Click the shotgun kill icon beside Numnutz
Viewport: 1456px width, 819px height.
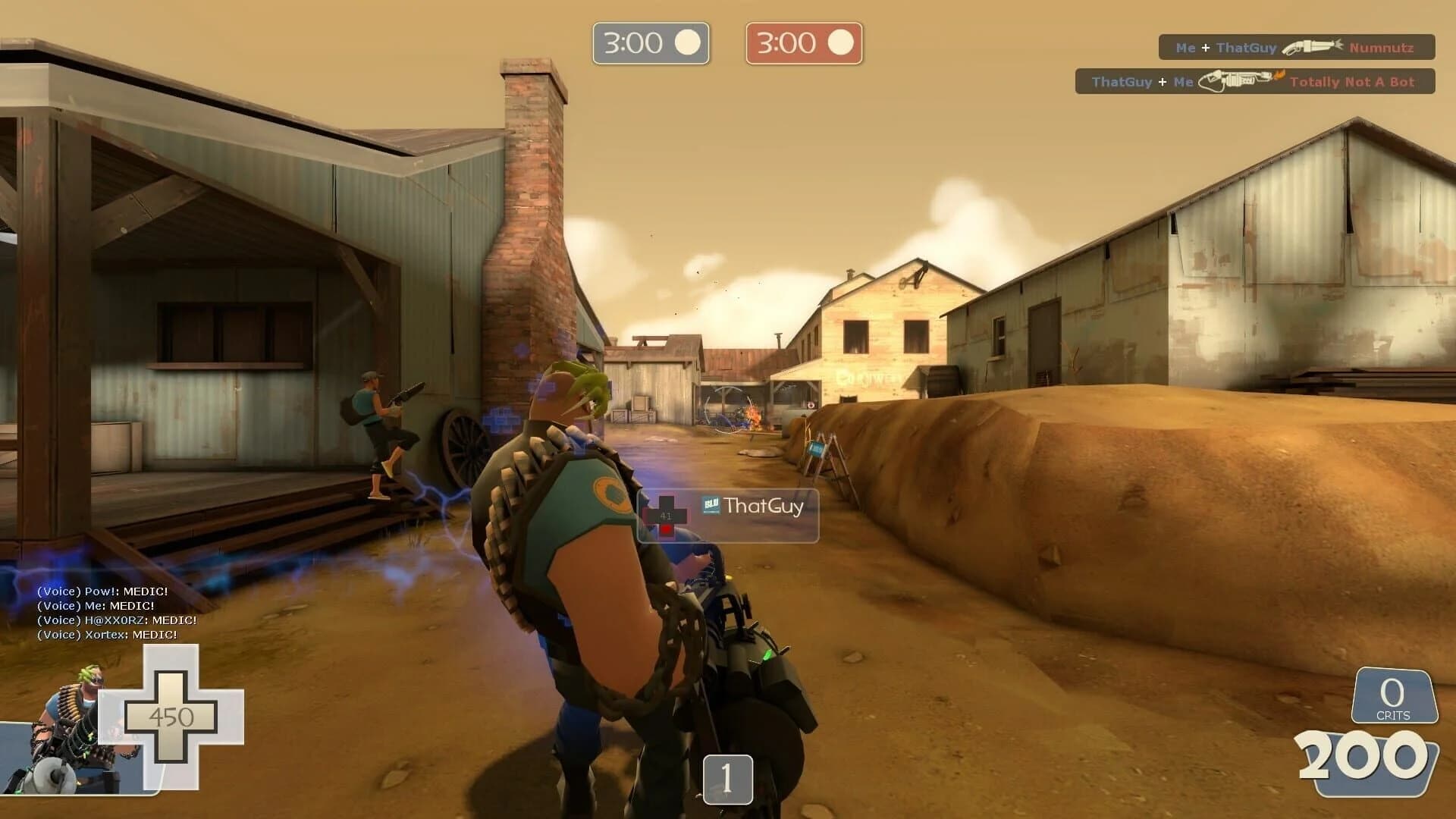(1312, 47)
